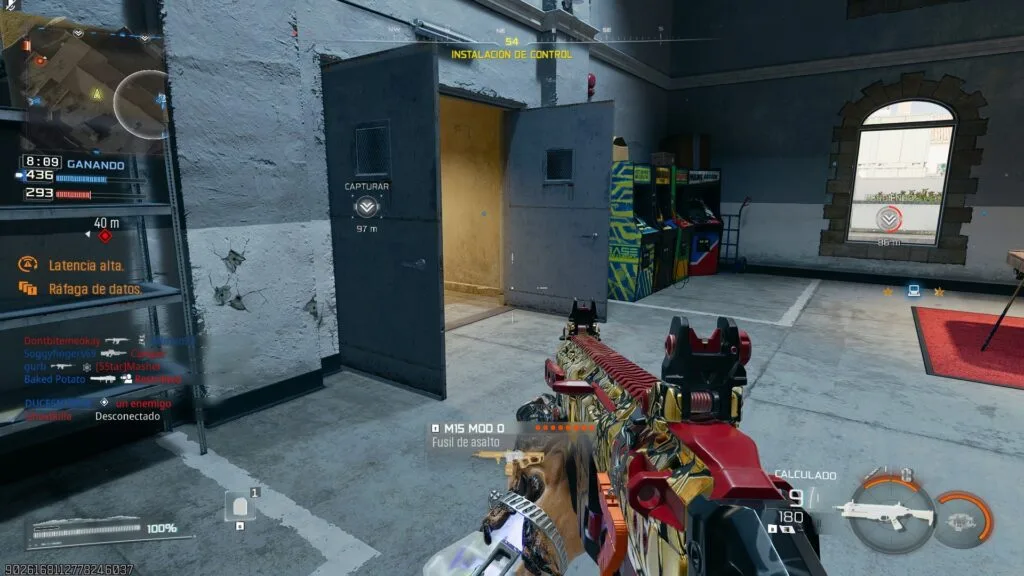This screenshot has height=576, width=1024.
Task: Click the laptop scorestreak icon between stars
Action: 913,291
